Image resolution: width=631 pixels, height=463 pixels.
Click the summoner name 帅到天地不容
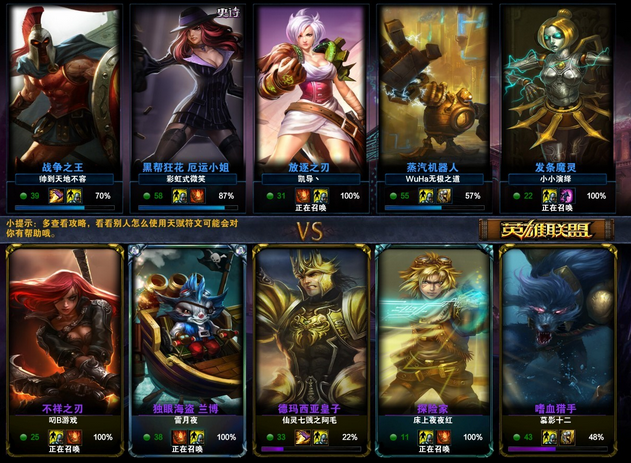pos(62,179)
